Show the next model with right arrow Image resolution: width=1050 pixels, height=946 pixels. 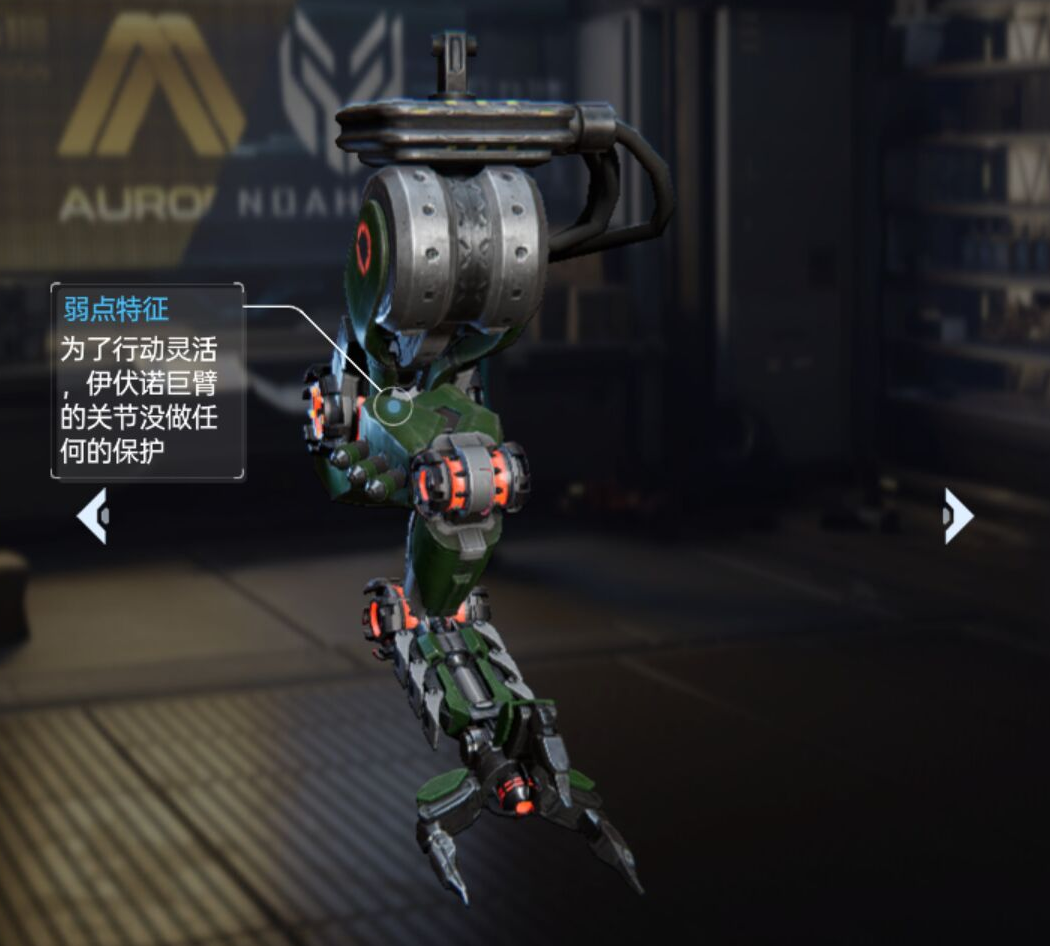pyautogui.click(x=957, y=517)
